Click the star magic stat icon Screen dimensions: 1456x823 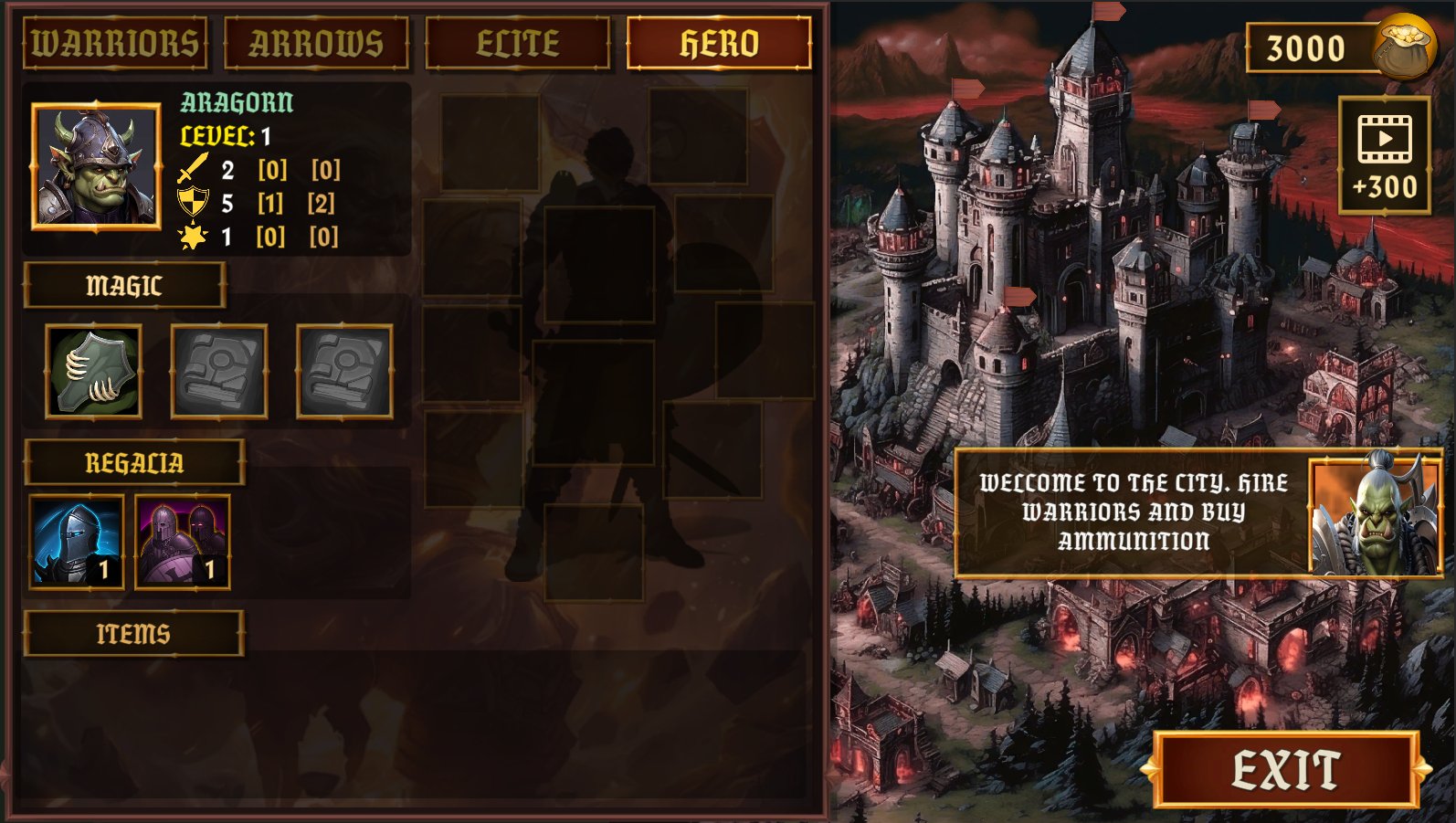point(193,237)
